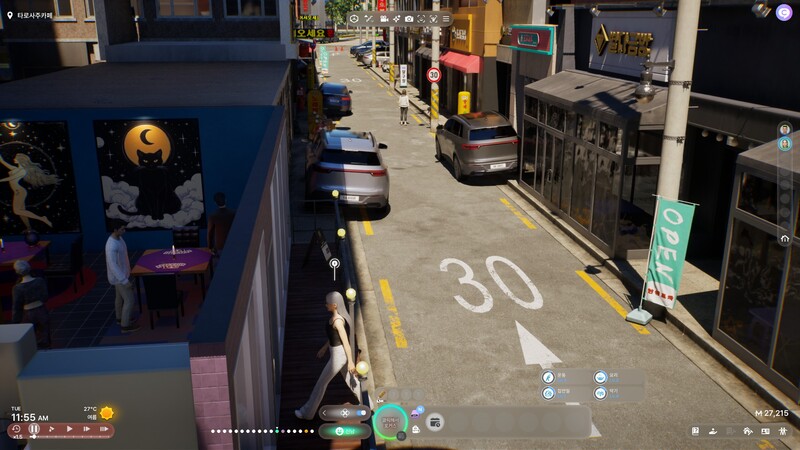The image size is (800, 450).
Task: Open the hamburger menu in top toolbar
Action: pos(448,18)
